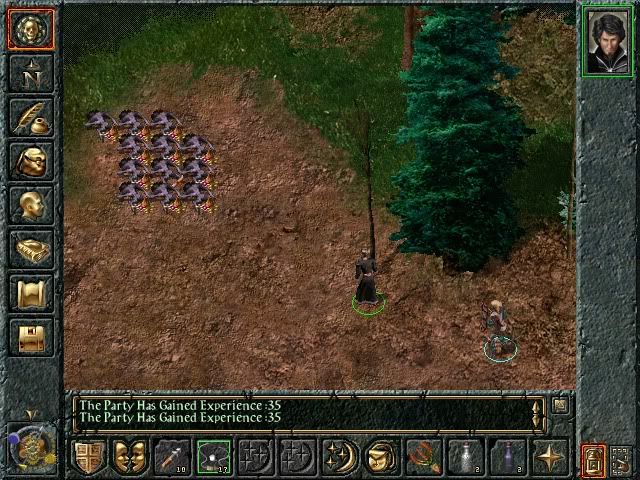
Task: Open the priest scroll button
Action: point(30,293)
